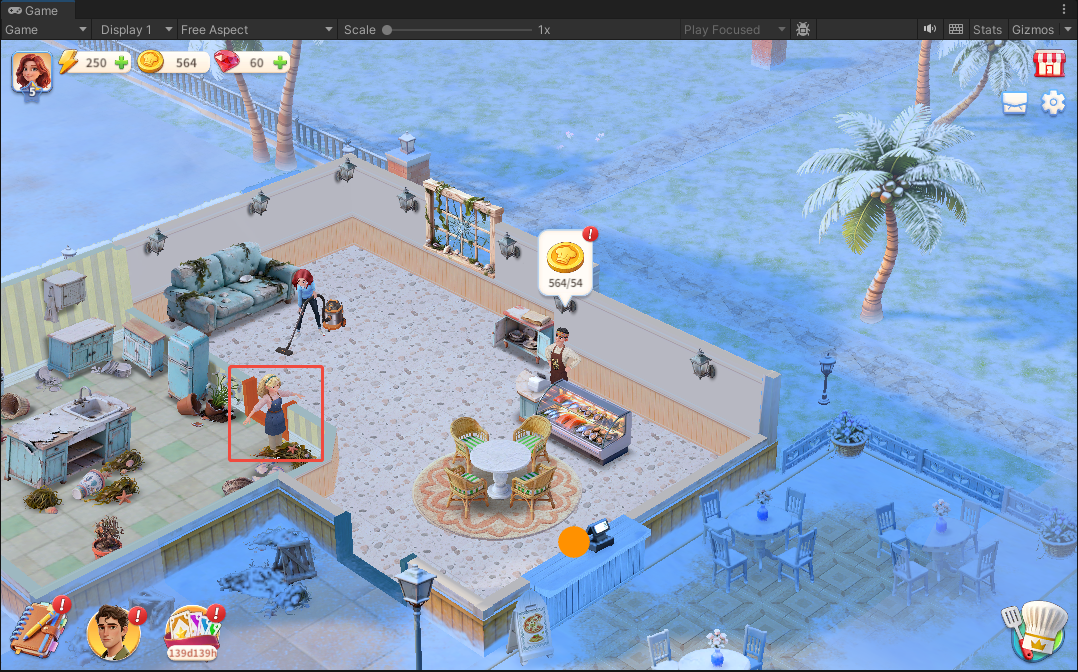Buy more rubies using the plus button
1078x672 pixels.
point(280,63)
